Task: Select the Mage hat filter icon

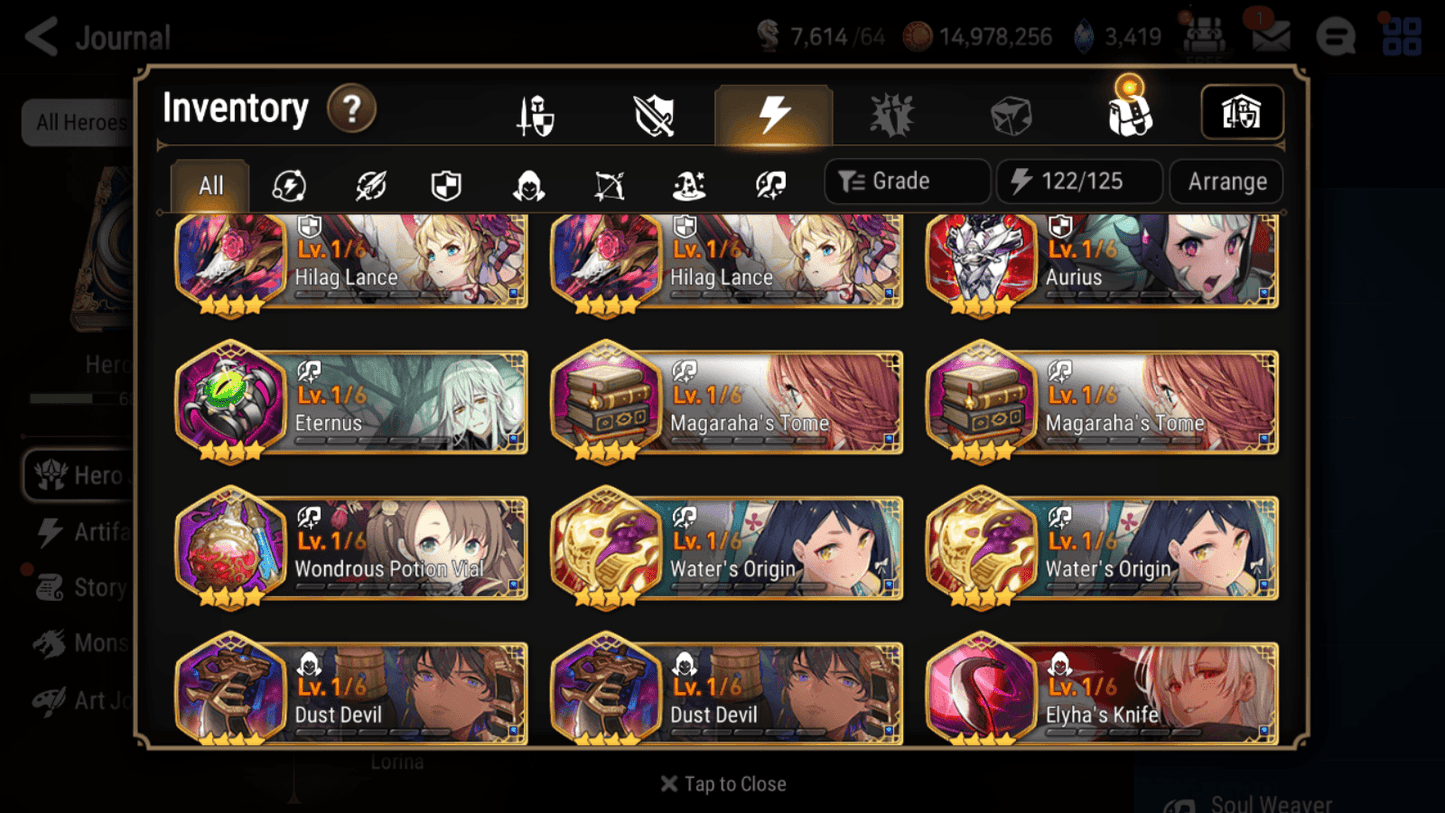Action: tap(687, 182)
